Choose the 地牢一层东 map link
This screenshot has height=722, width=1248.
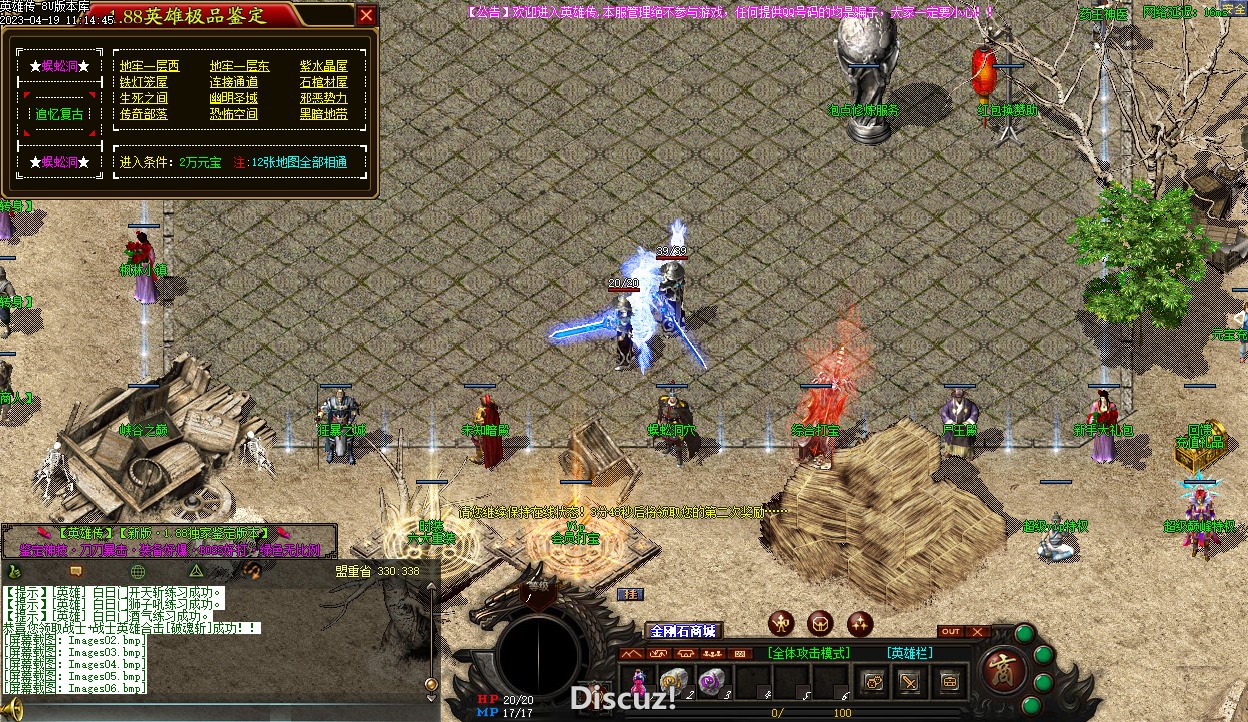pos(239,66)
